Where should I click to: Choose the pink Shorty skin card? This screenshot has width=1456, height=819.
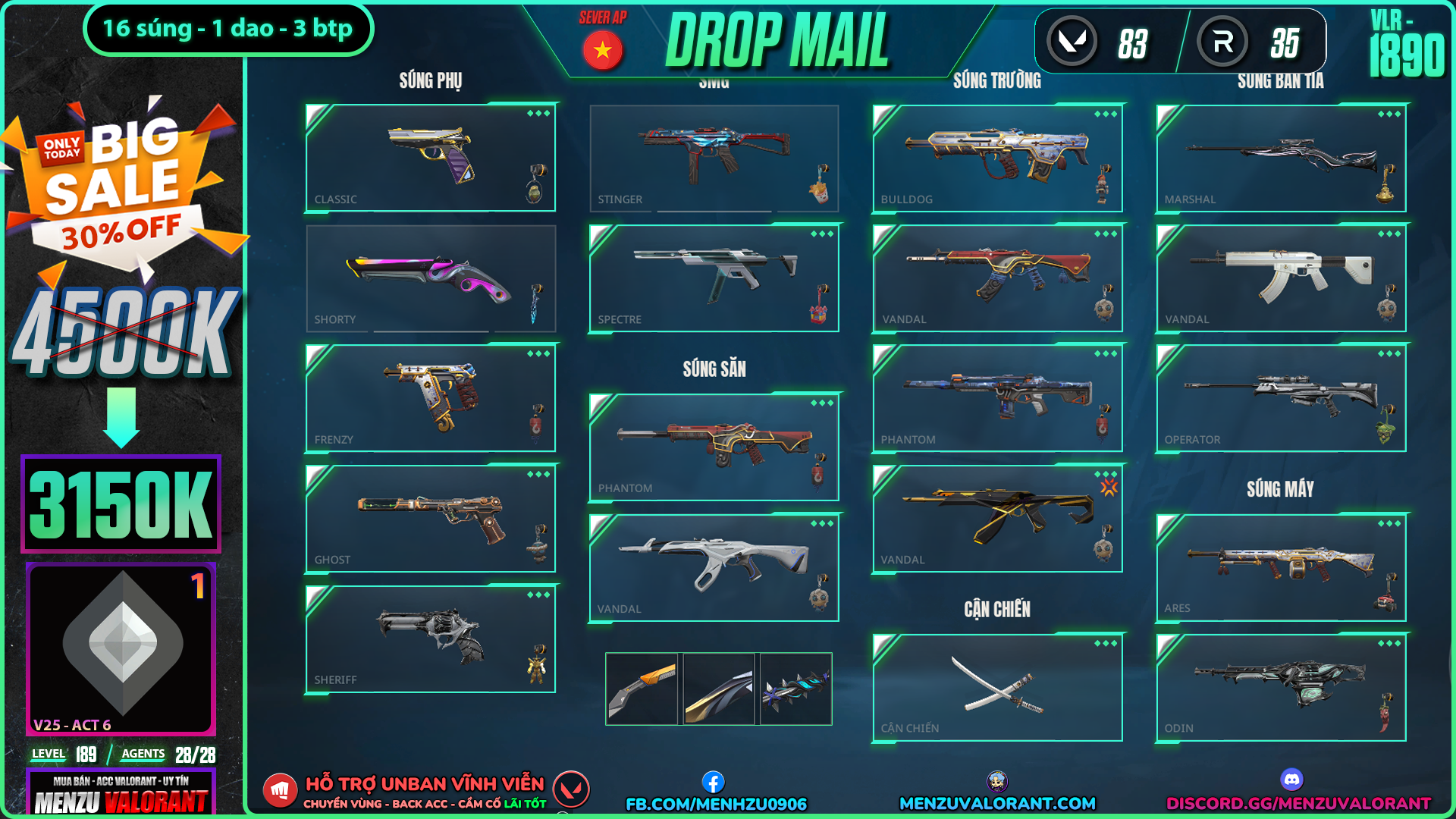(x=430, y=278)
